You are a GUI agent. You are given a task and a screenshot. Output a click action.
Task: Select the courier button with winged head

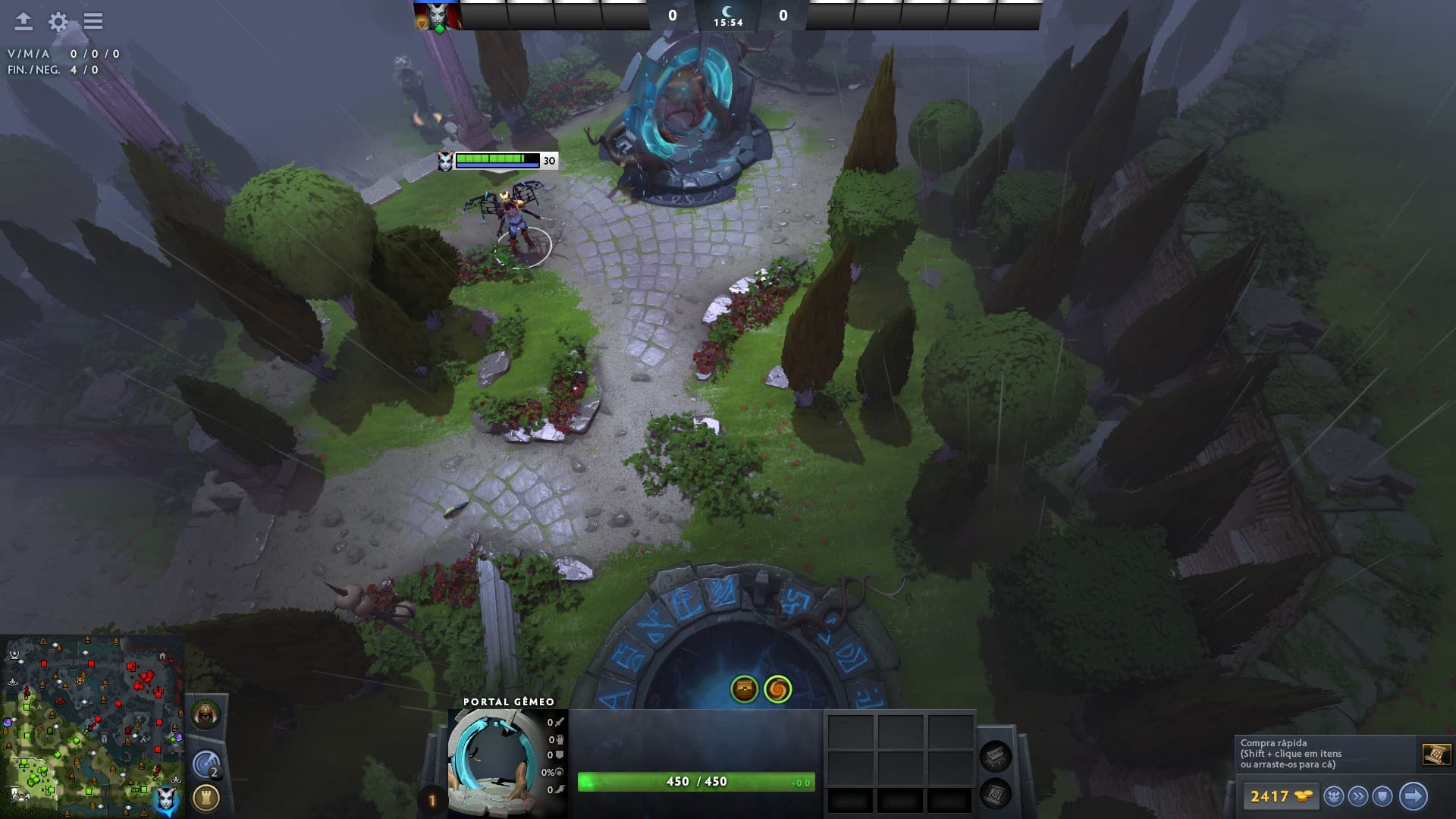[1333, 796]
